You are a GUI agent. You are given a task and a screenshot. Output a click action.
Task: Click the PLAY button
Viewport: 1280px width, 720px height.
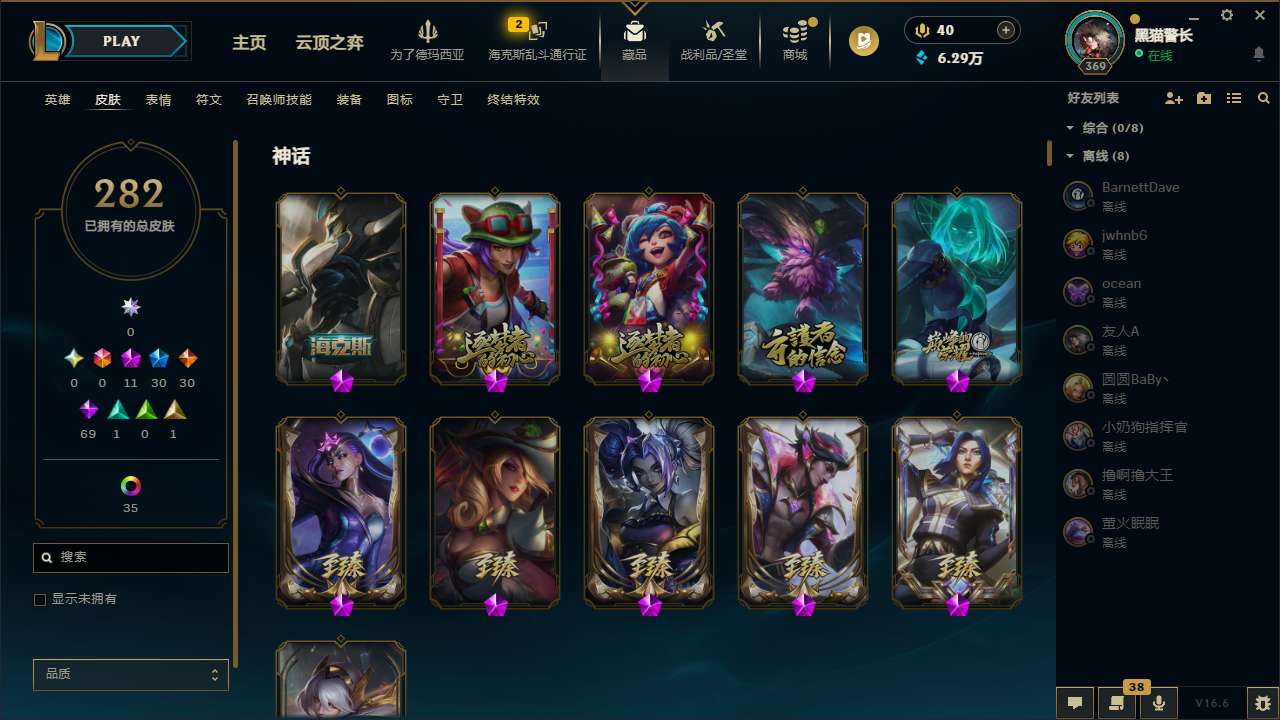click(121, 41)
